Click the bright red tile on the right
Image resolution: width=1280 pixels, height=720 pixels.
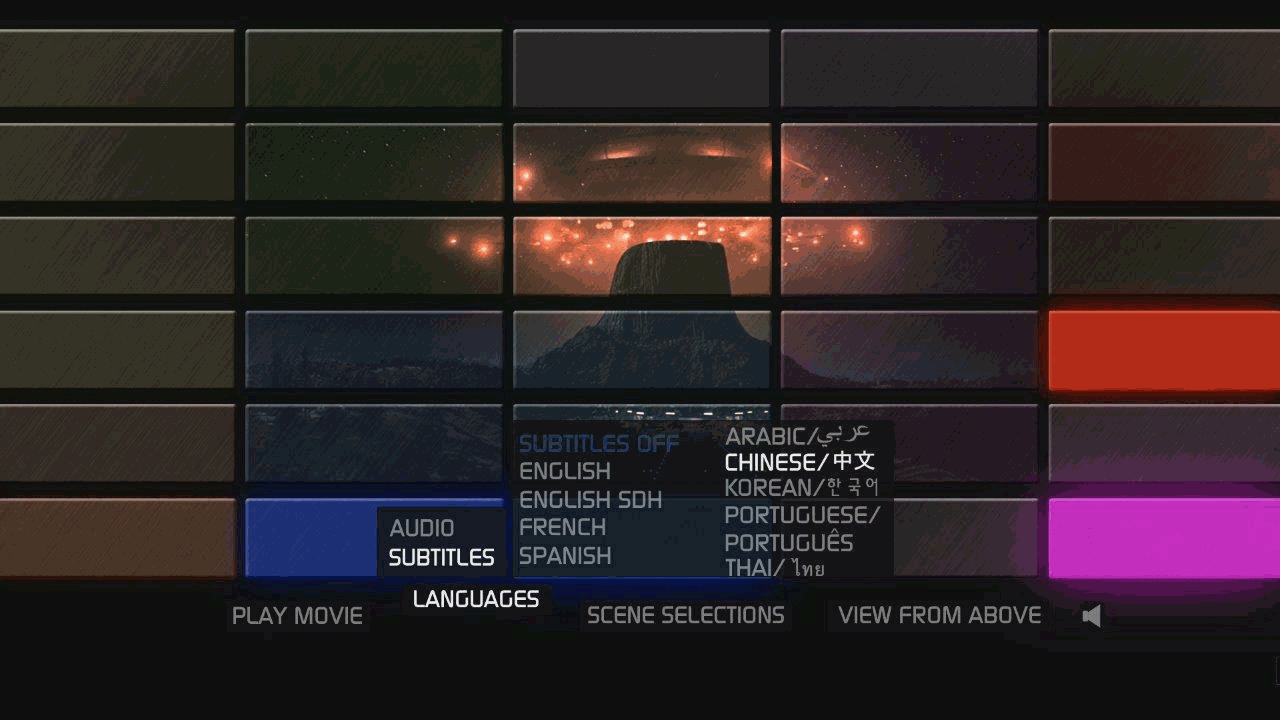[1163, 350]
